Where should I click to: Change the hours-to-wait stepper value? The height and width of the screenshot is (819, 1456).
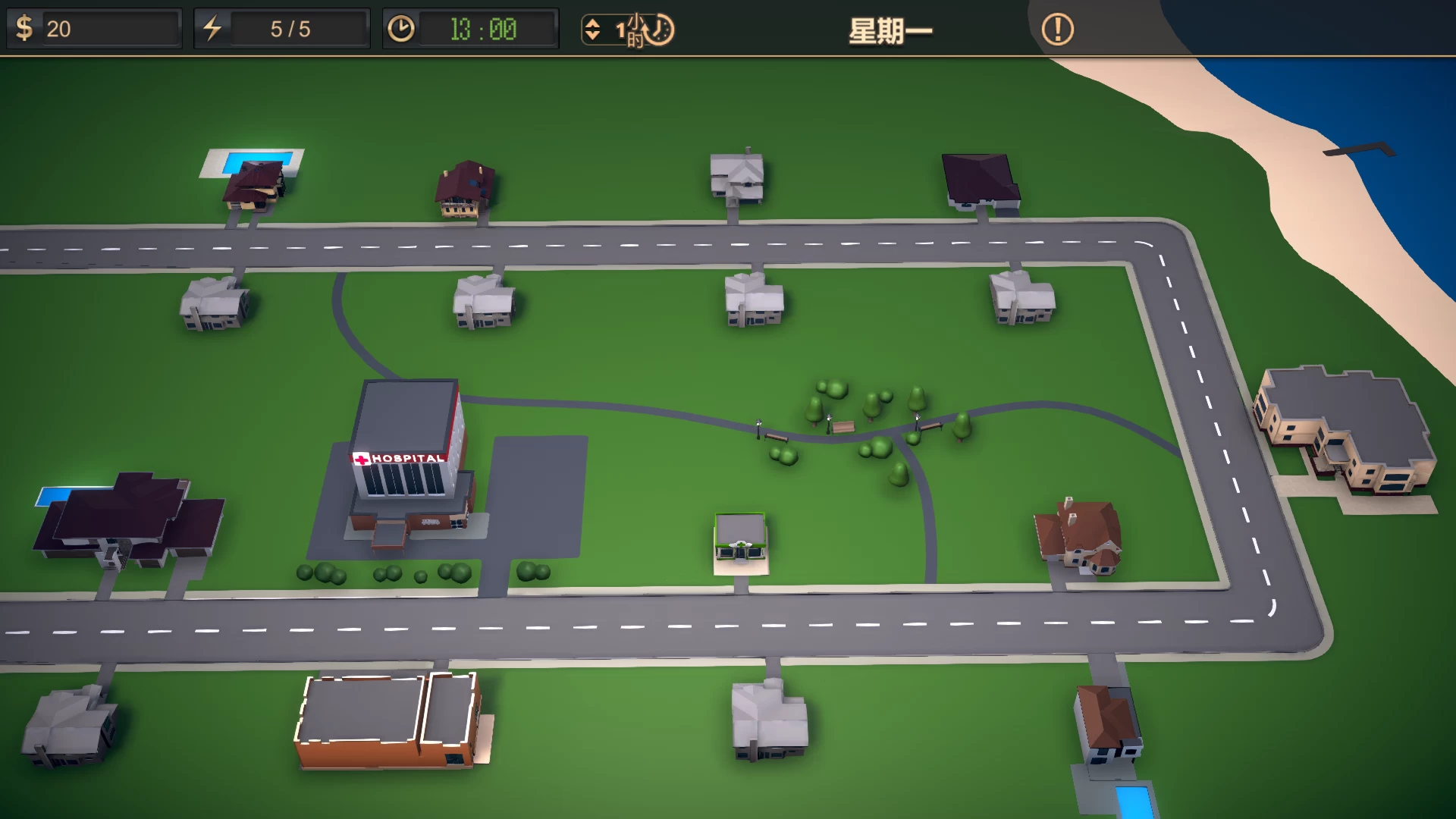(592, 30)
